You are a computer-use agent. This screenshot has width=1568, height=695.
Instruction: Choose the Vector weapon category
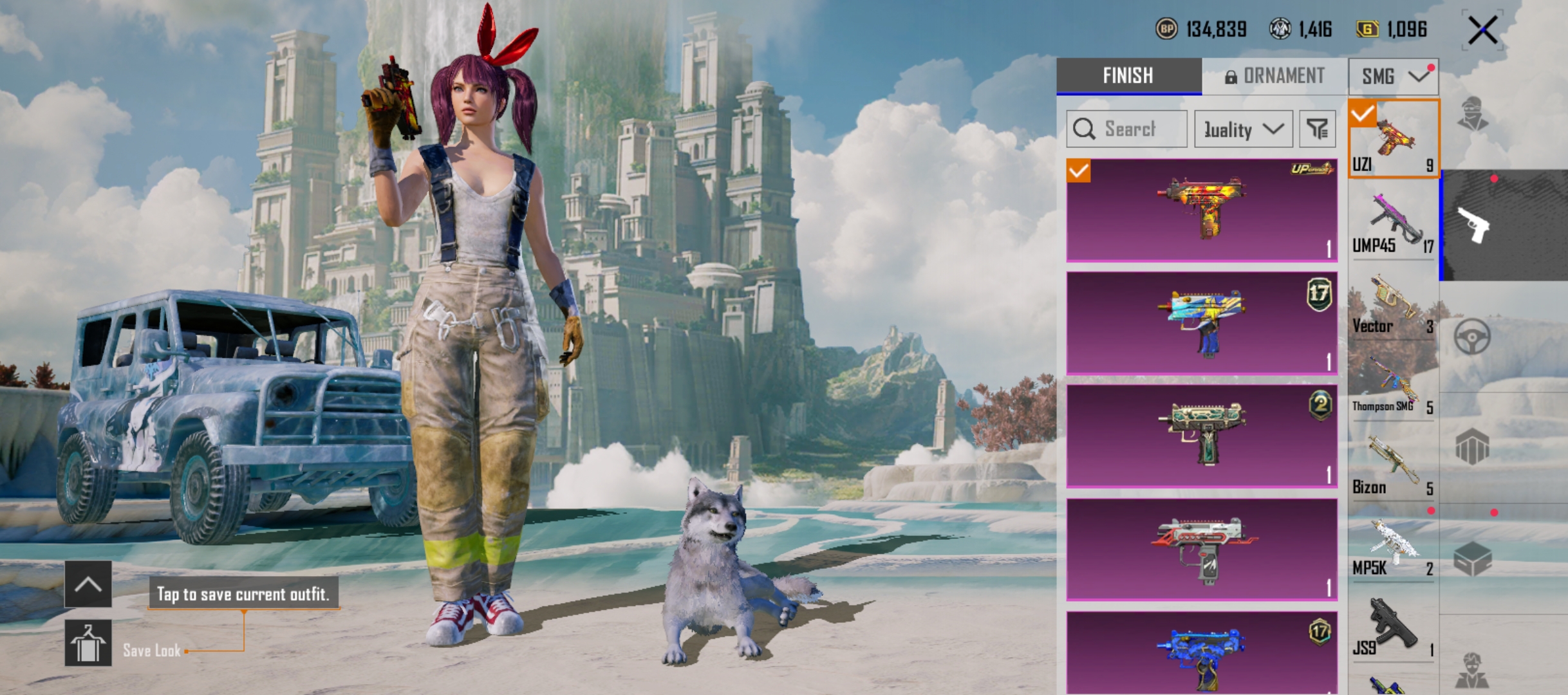click(x=1392, y=304)
